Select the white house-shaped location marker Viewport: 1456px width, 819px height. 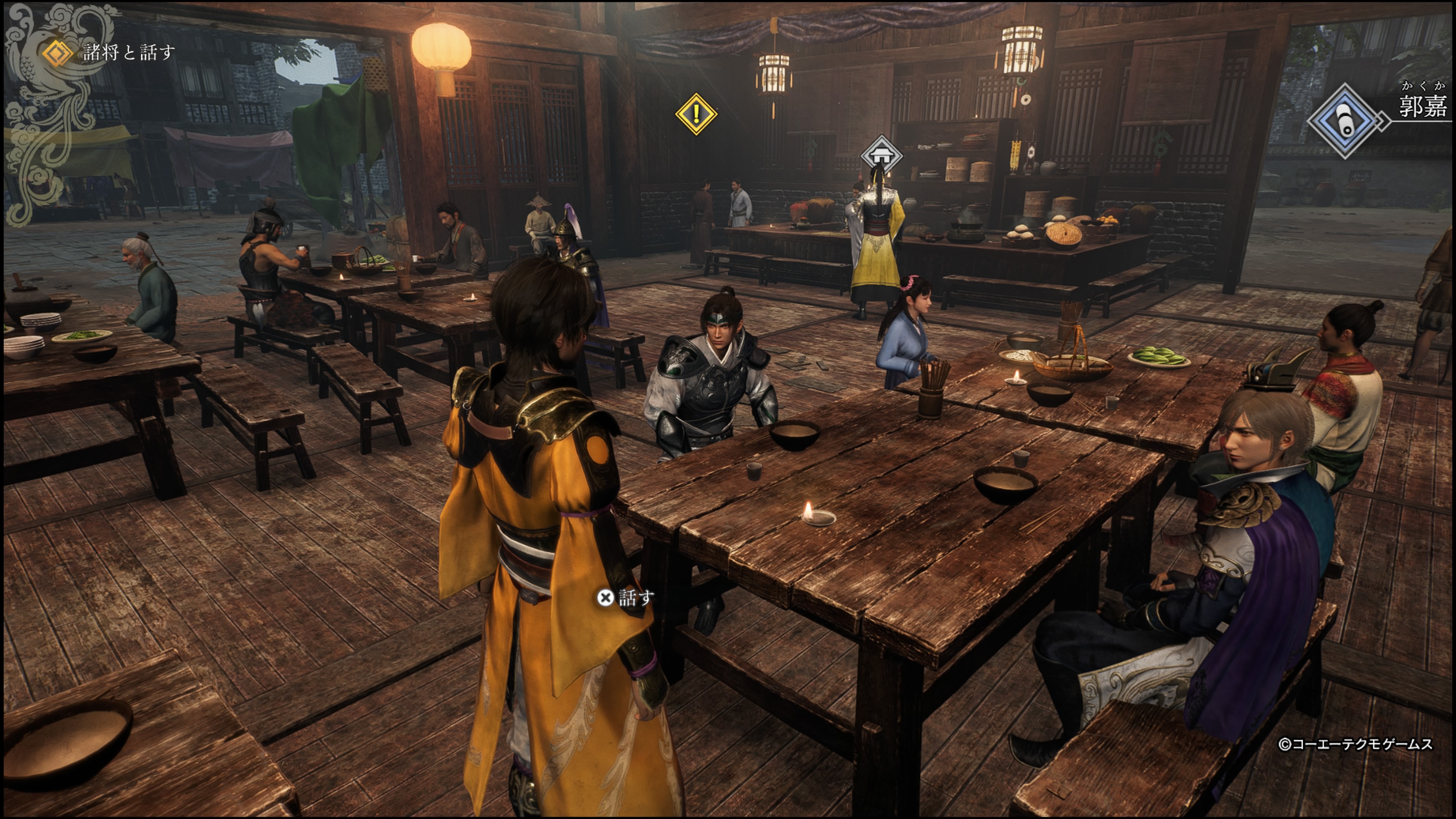pyautogui.click(x=880, y=153)
